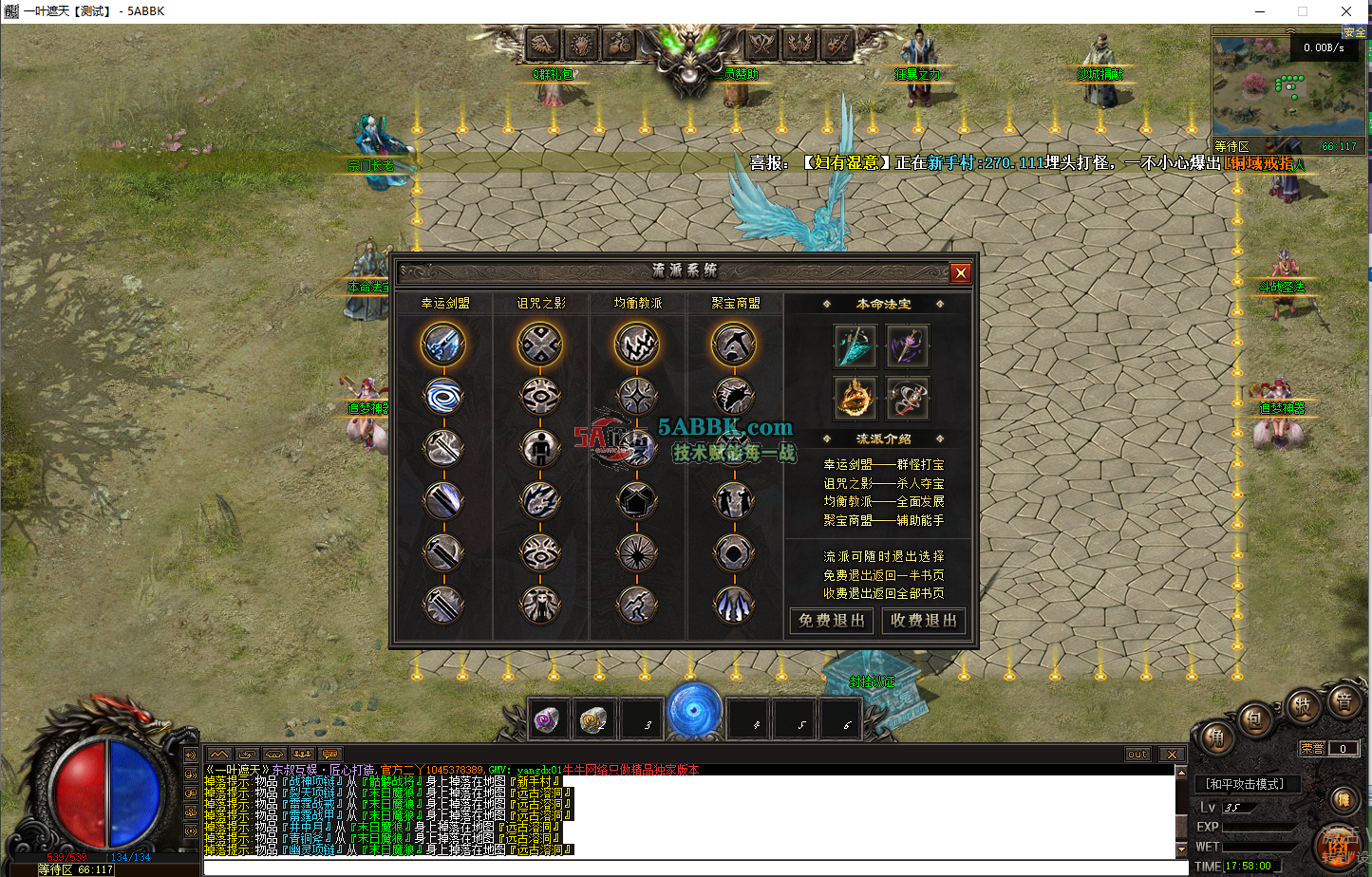Viewport: 1372px width, 877px height.
Task: Select the pickaxe skill atop 聚宝商盟 column
Action: 733,345
